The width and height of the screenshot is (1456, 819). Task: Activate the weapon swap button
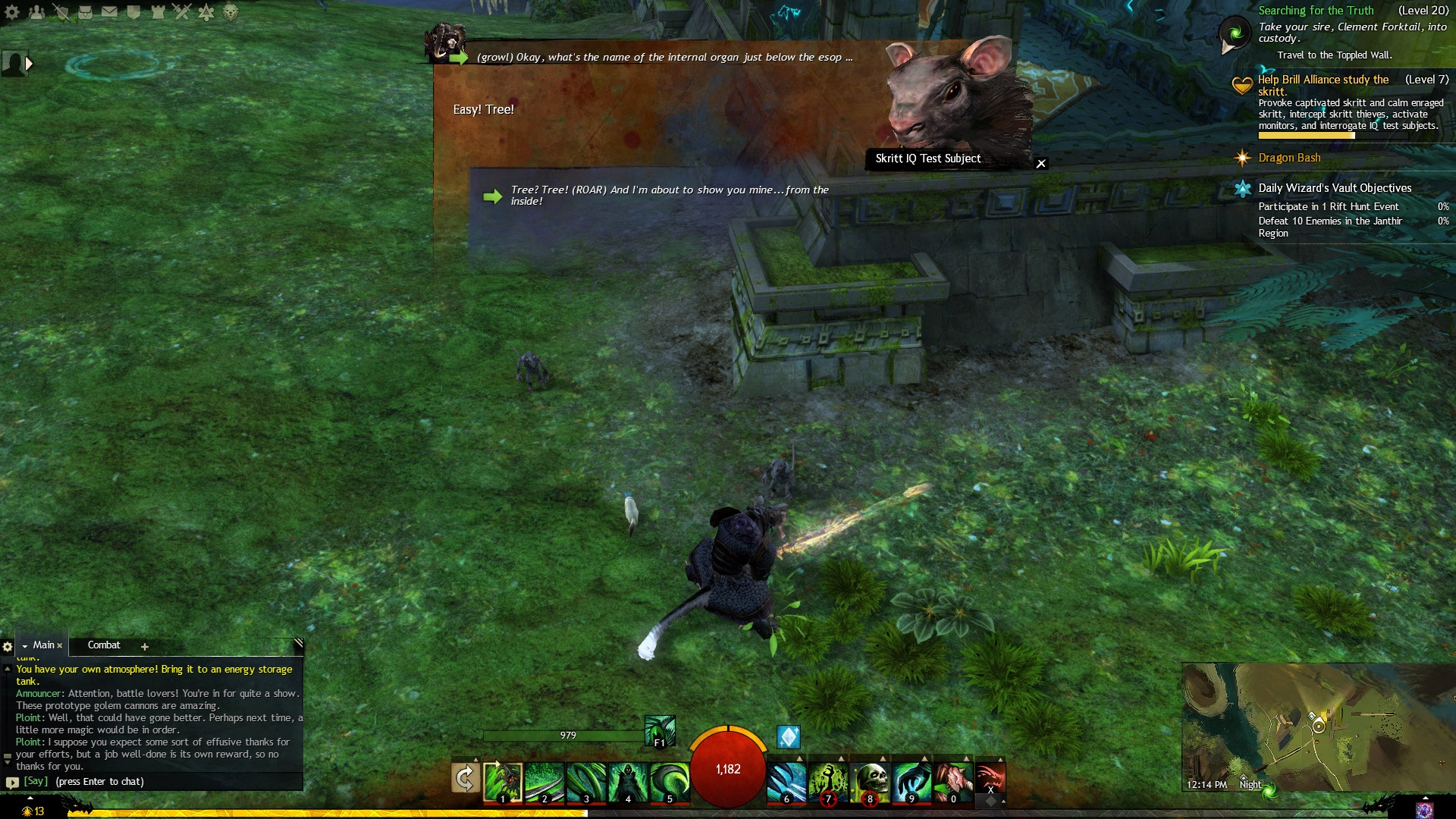pos(465,779)
